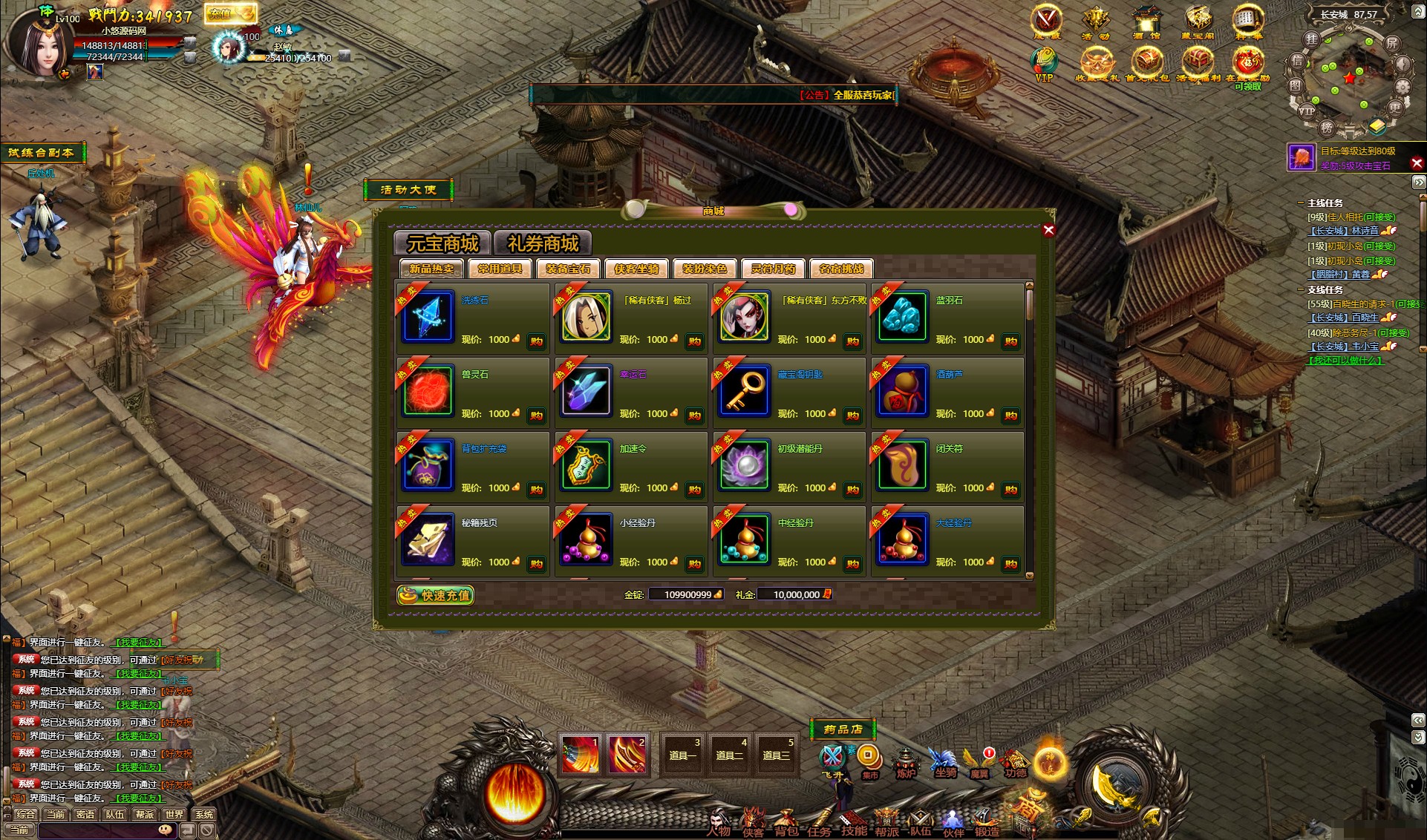1427x840 pixels.
Task: Buy the 洗练石 item
Action: pos(536,341)
